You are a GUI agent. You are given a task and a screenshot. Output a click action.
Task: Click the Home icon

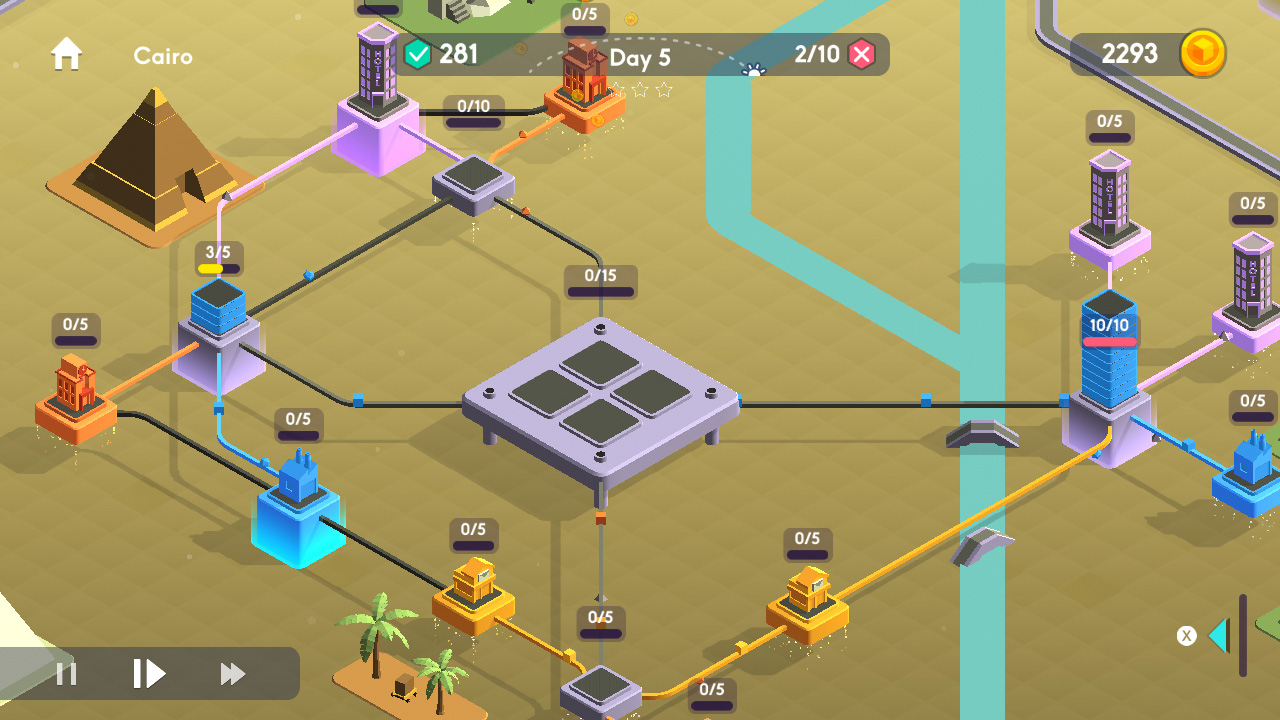coord(66,54)
